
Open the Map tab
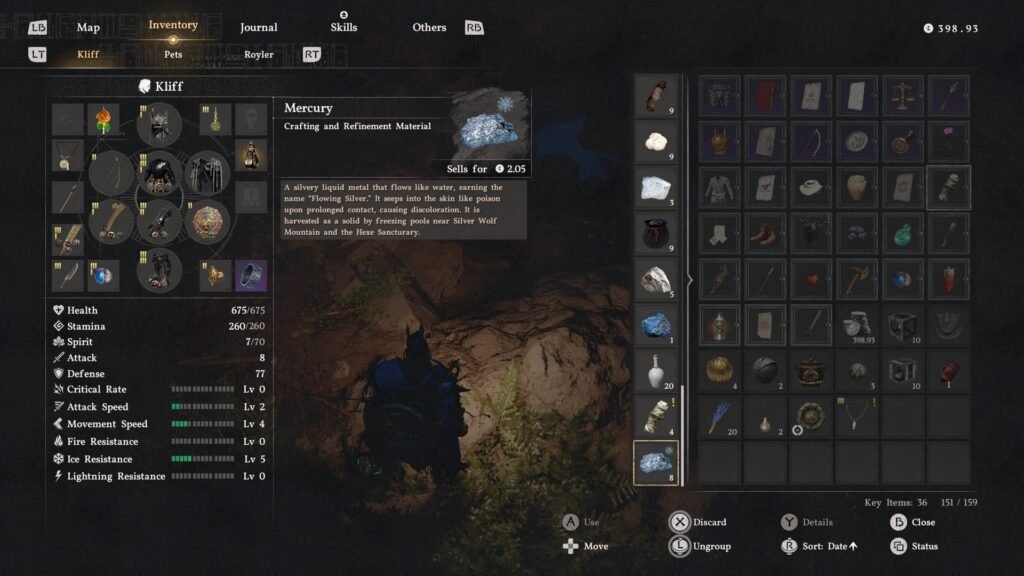pos(88,27)
